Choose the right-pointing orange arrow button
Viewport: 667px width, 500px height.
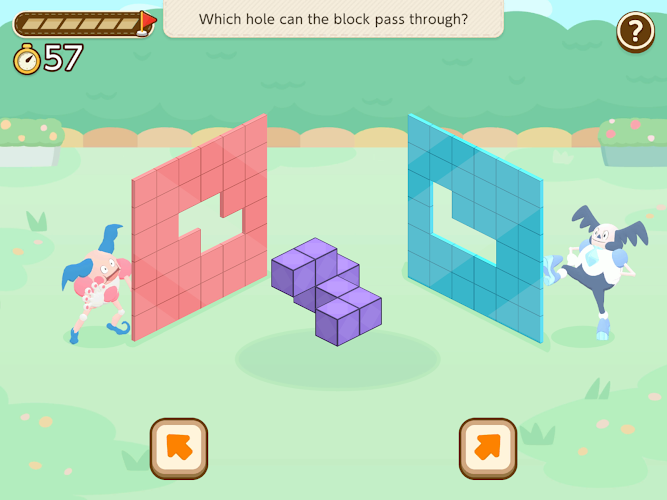(488, 448)
